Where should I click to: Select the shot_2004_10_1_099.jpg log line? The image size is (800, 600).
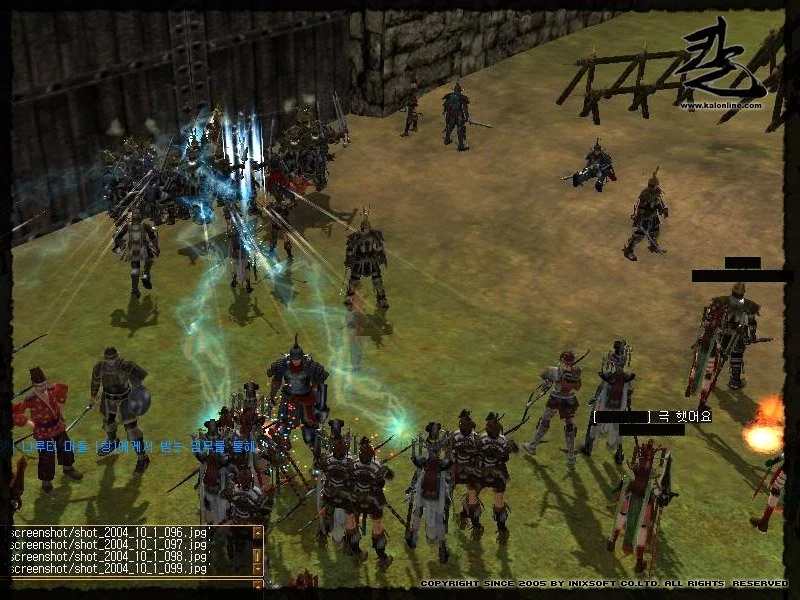108,568
